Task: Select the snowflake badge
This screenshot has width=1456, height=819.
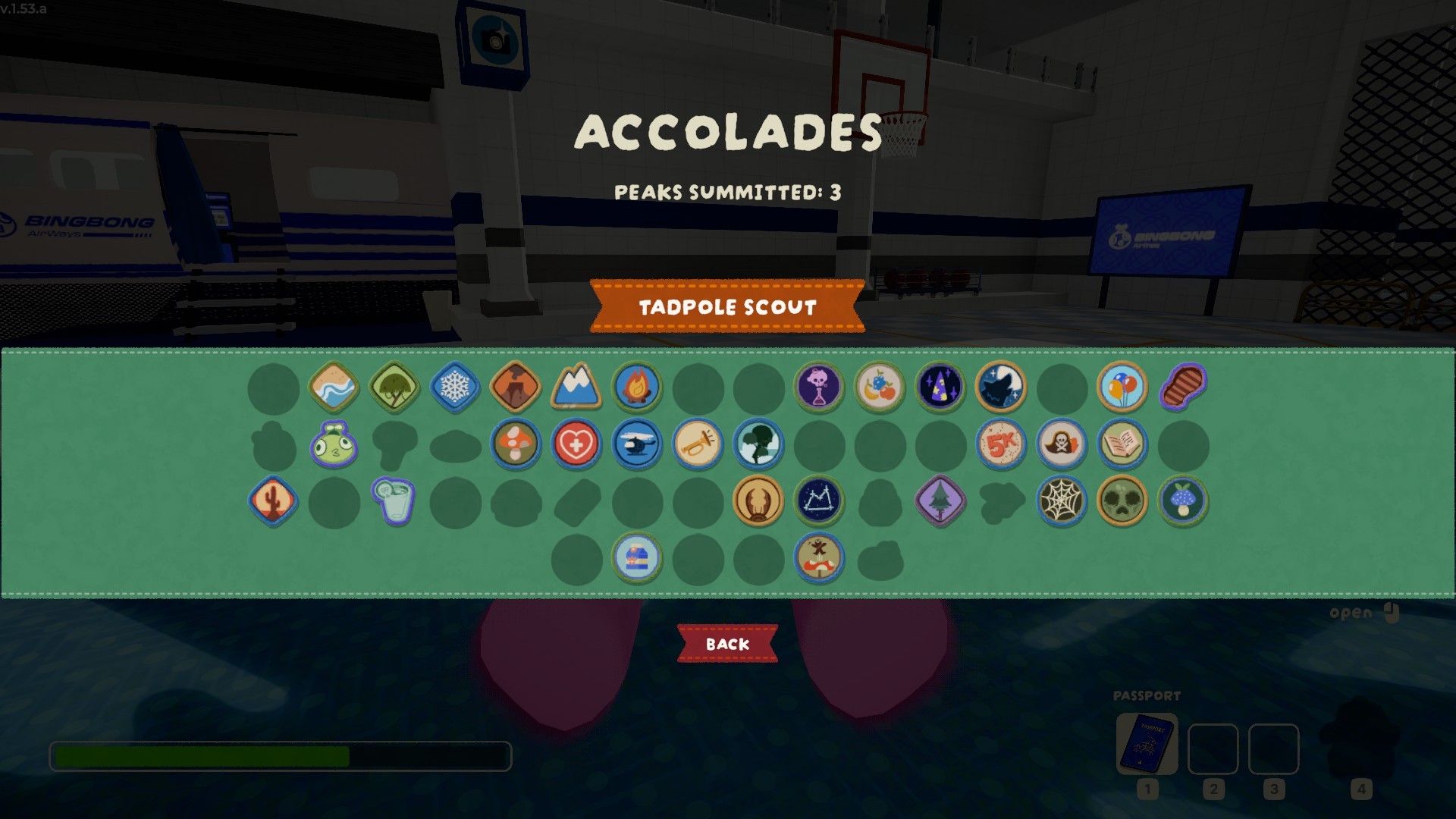Action: pyautogui.click(x=455, y=388)
